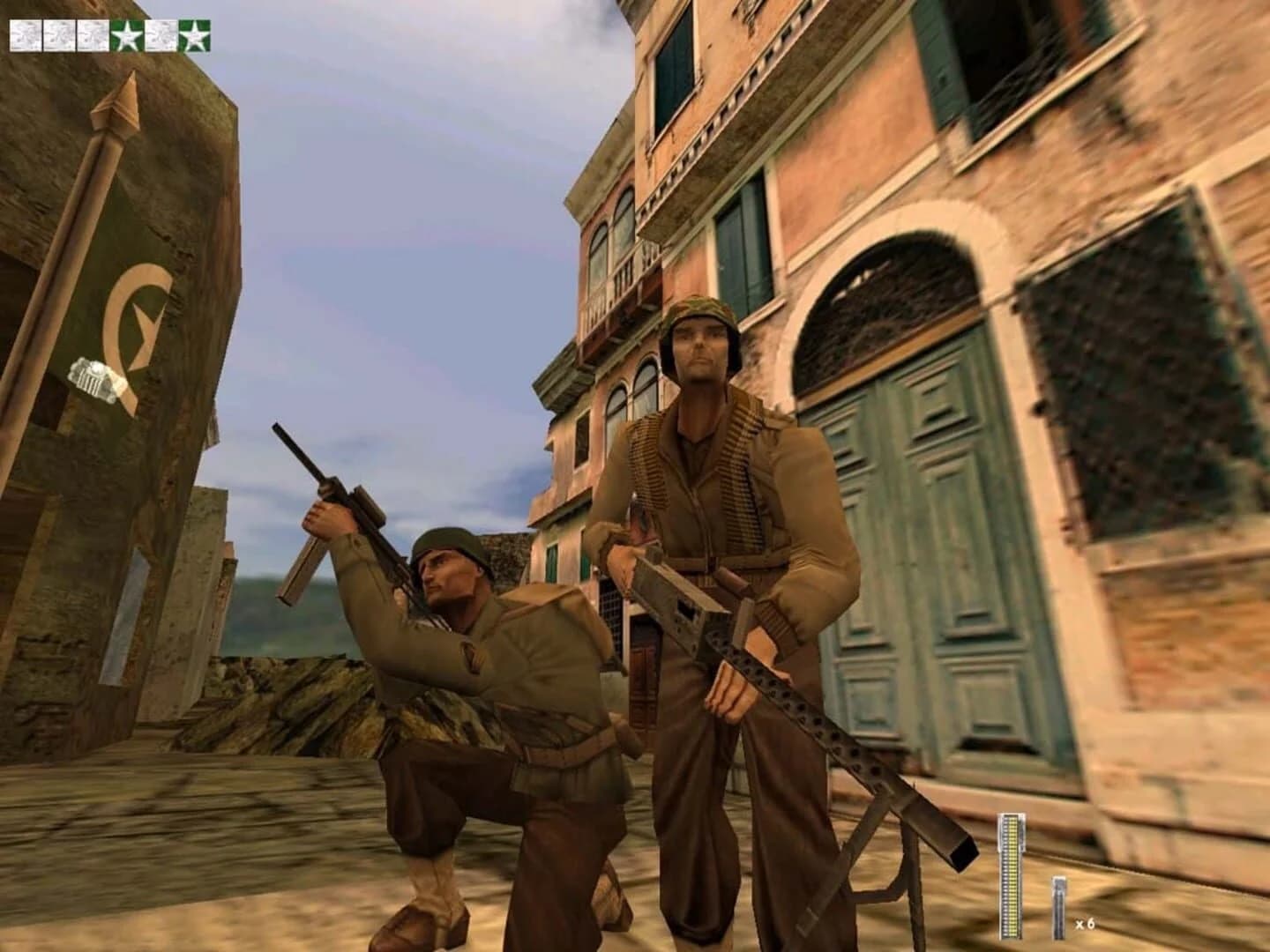Click the fifth white square in the HUD row

[x=161, y=34]
